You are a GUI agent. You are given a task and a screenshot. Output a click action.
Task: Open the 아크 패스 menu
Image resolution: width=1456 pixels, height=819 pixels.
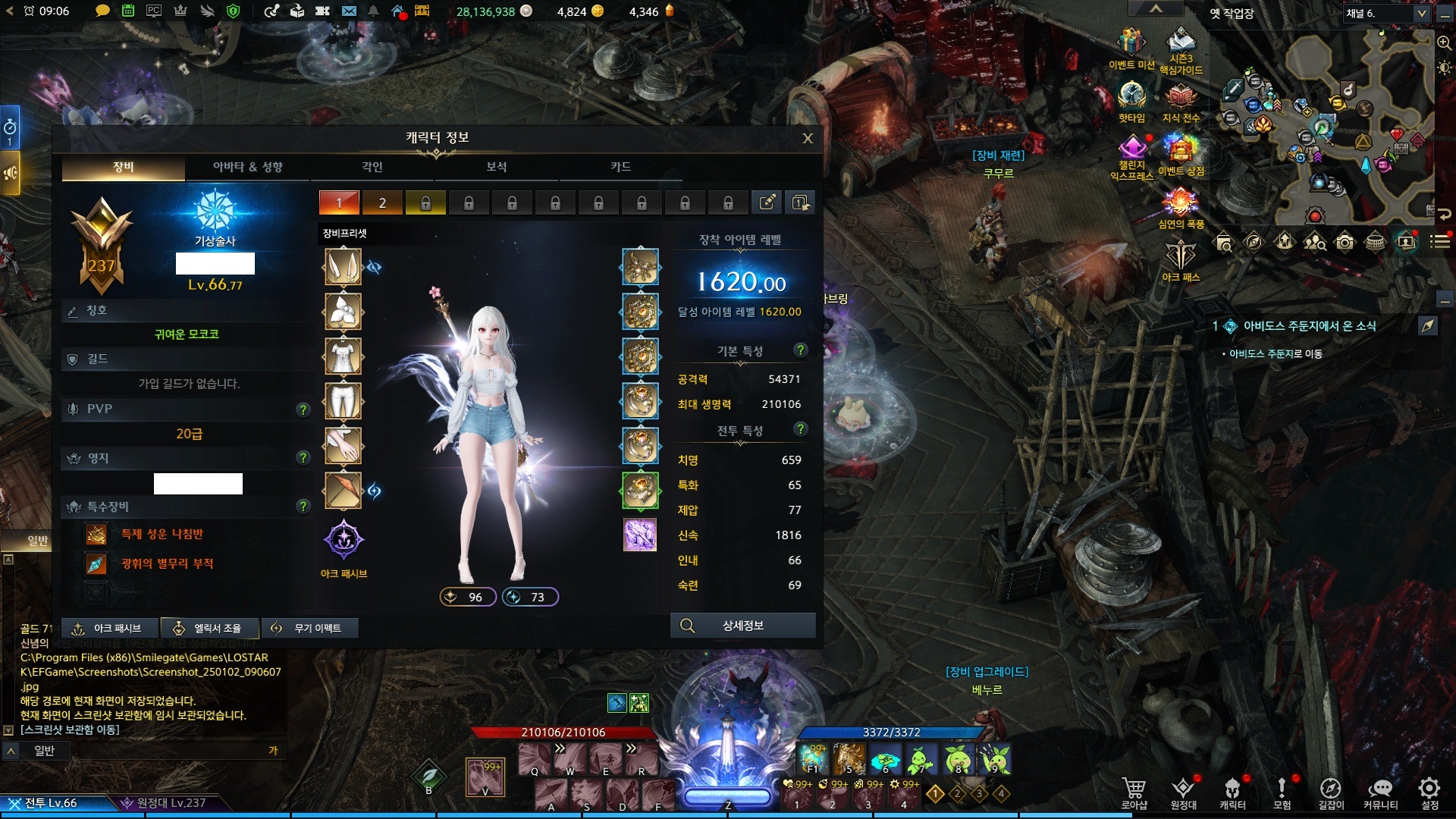click(x=1180, y=260)
